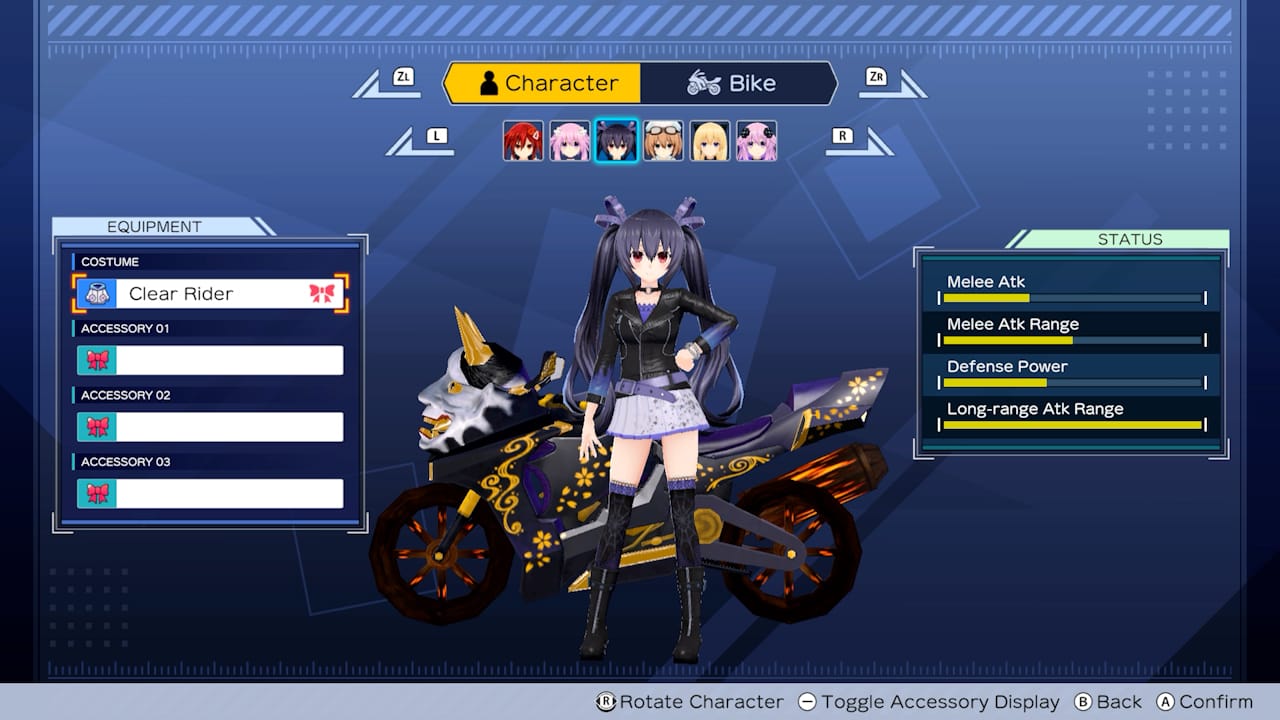
Task: Open the empty Accessory 01 selection field
Action: coord(235,360)
